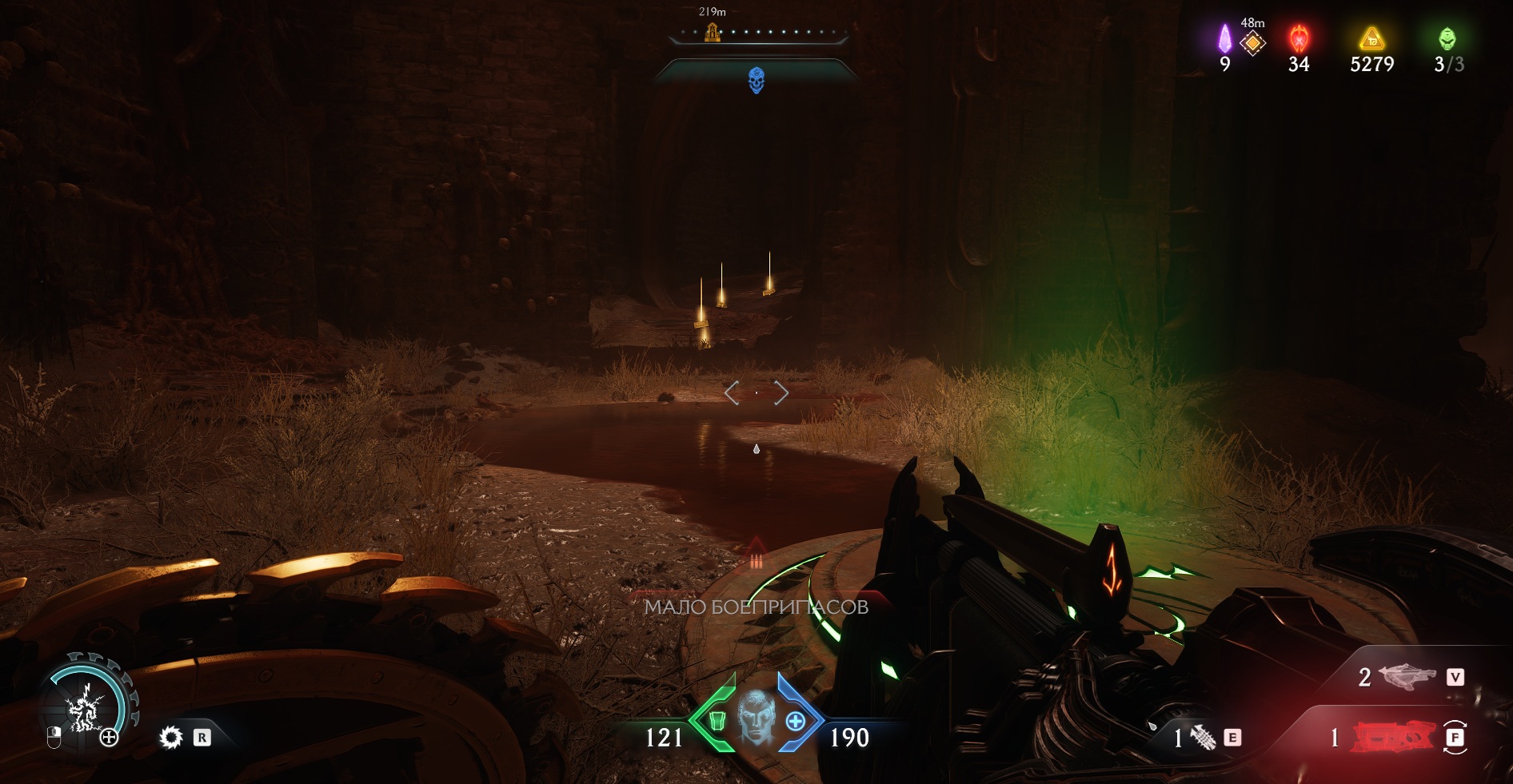Select the blue health cross icon

[796, 722]
